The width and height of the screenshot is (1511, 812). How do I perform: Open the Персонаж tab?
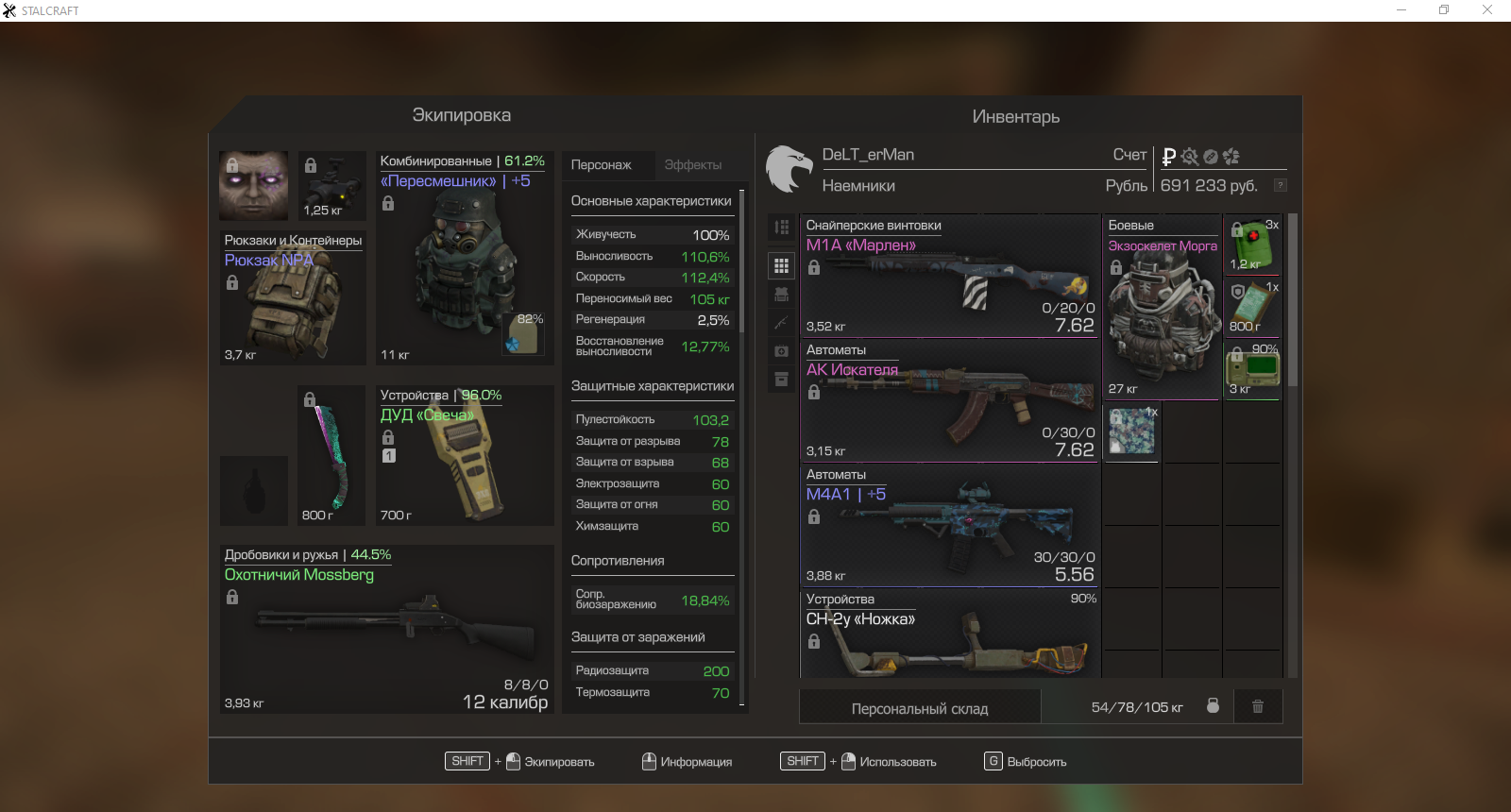point(602,165)
